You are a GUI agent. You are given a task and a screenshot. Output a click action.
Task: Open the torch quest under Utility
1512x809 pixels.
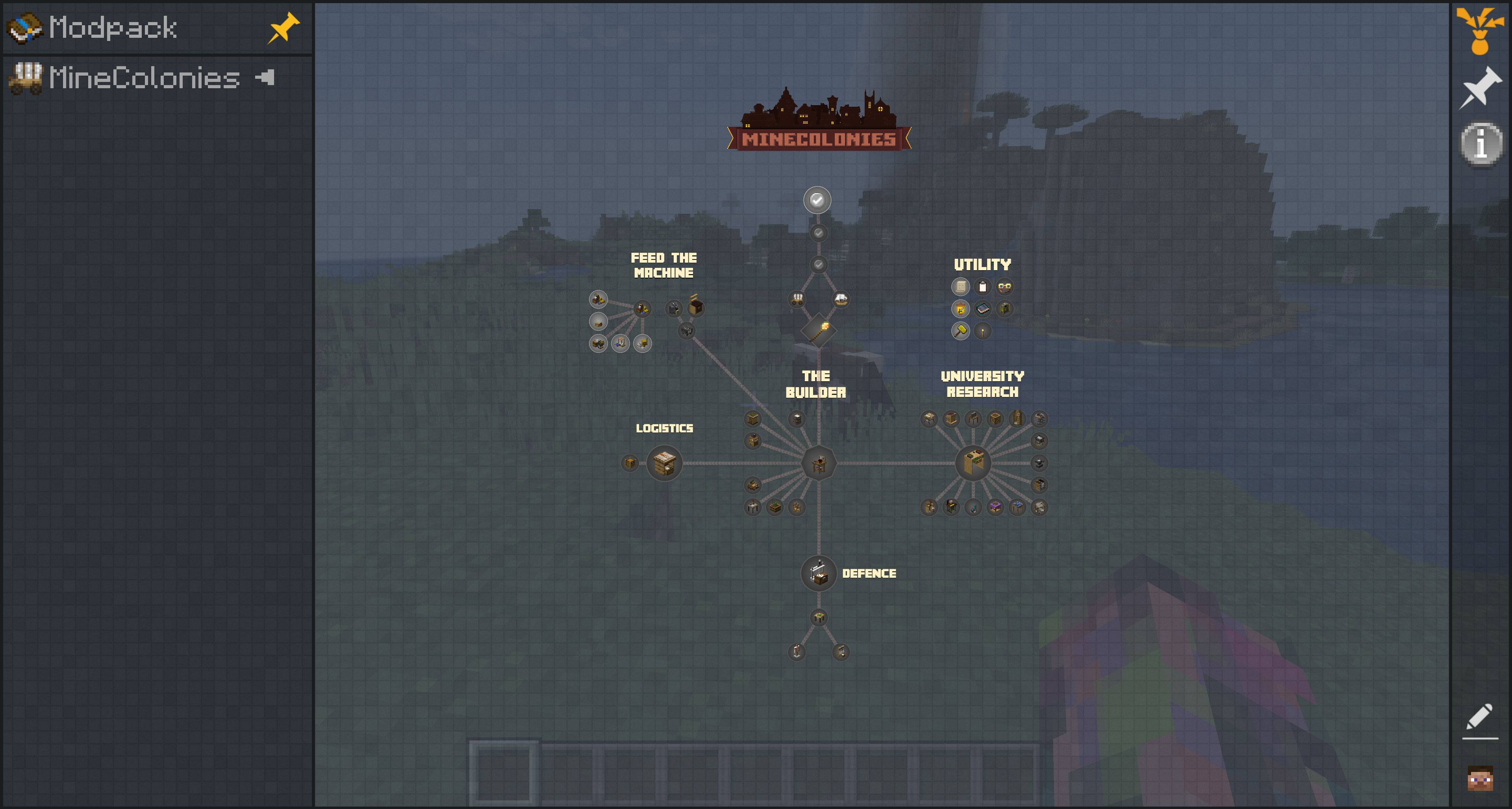pos(982,330)
